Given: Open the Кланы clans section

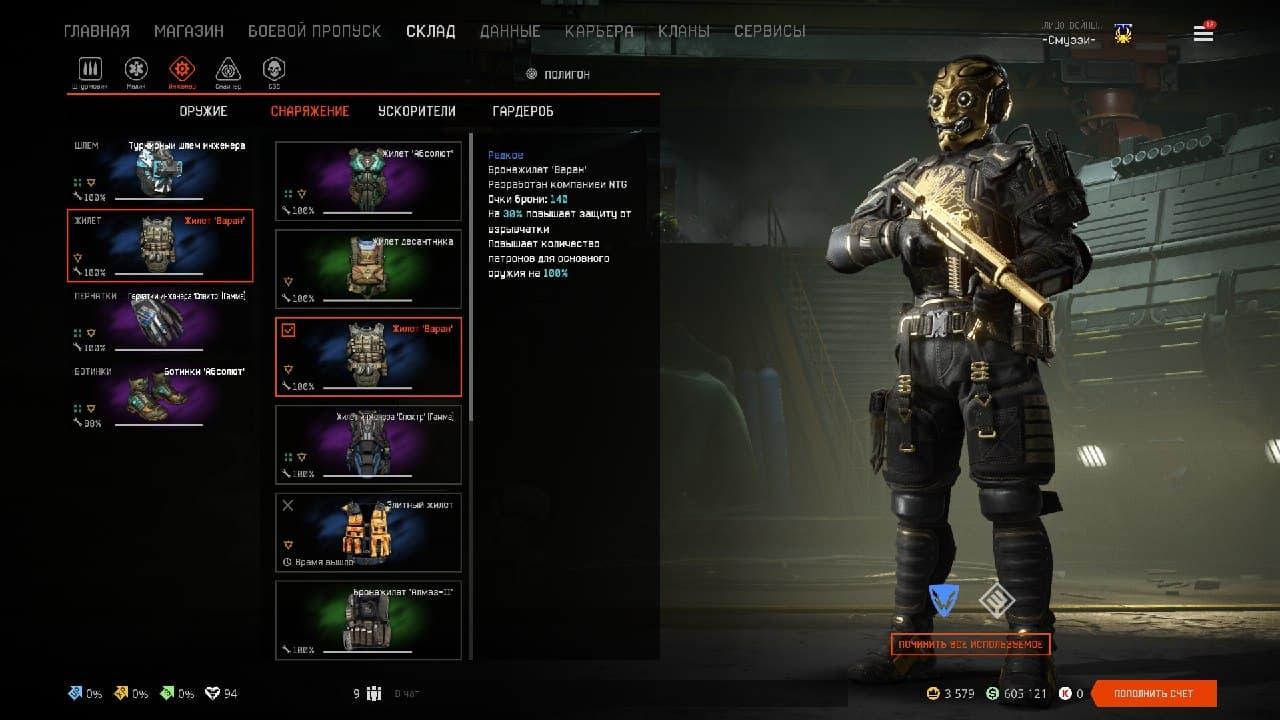Looking at the screenshot, I should coord(684,31).
